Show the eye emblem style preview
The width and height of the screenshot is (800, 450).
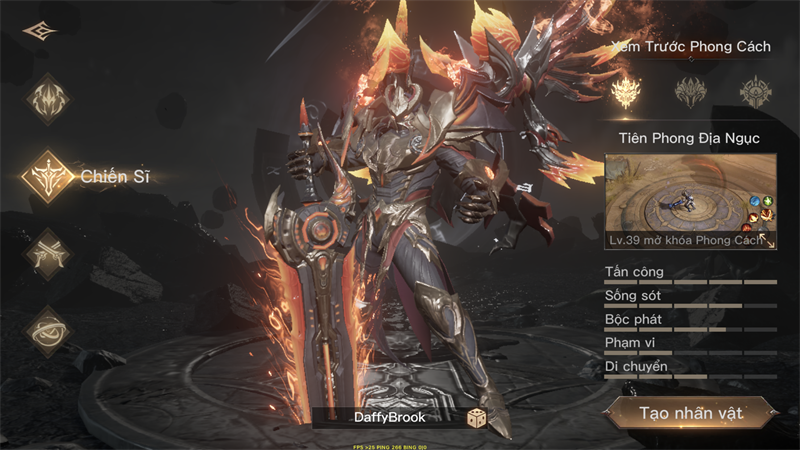click(755, 92)
